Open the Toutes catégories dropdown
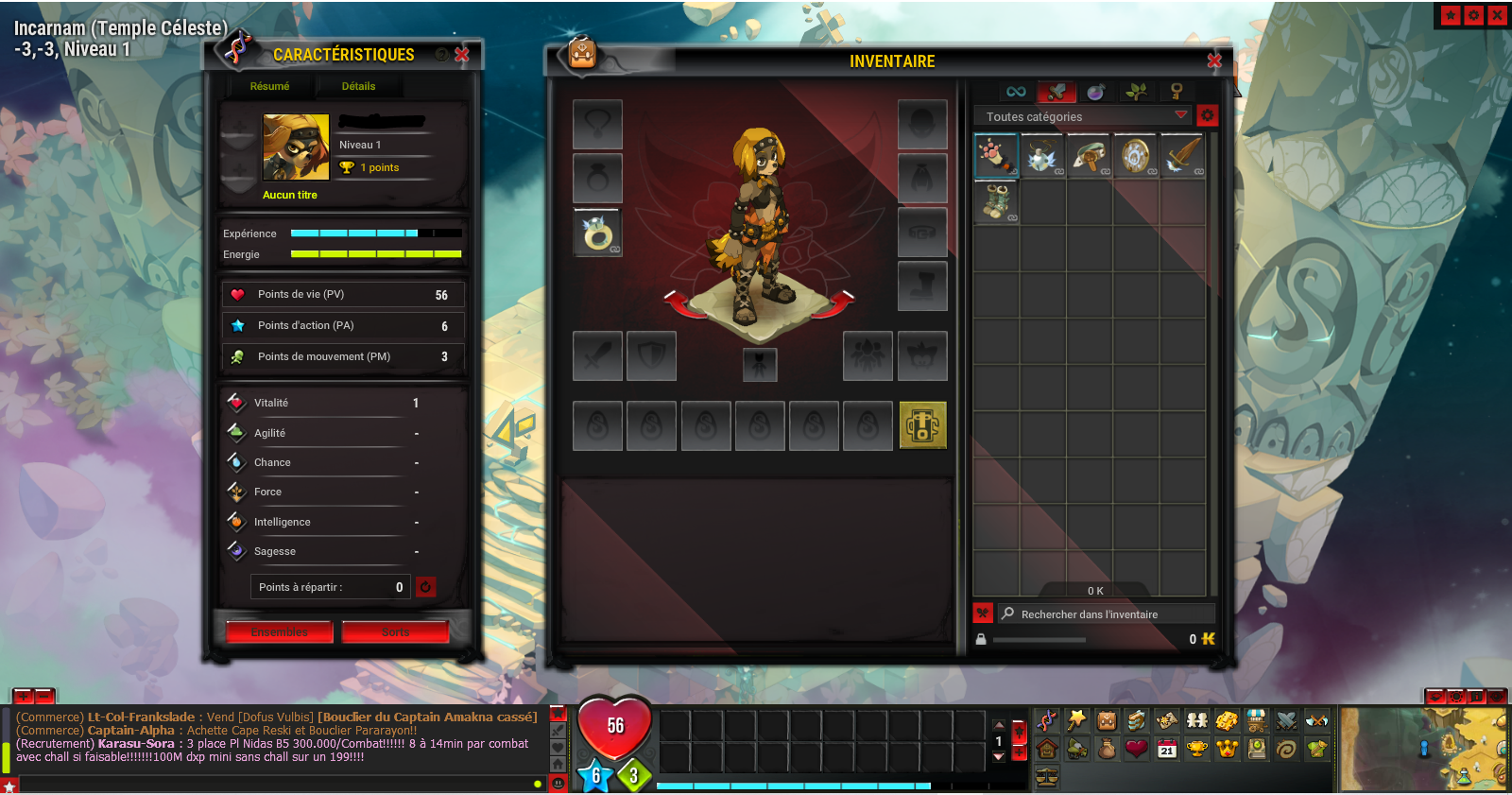1512x795 pixels. [1082, 115]
